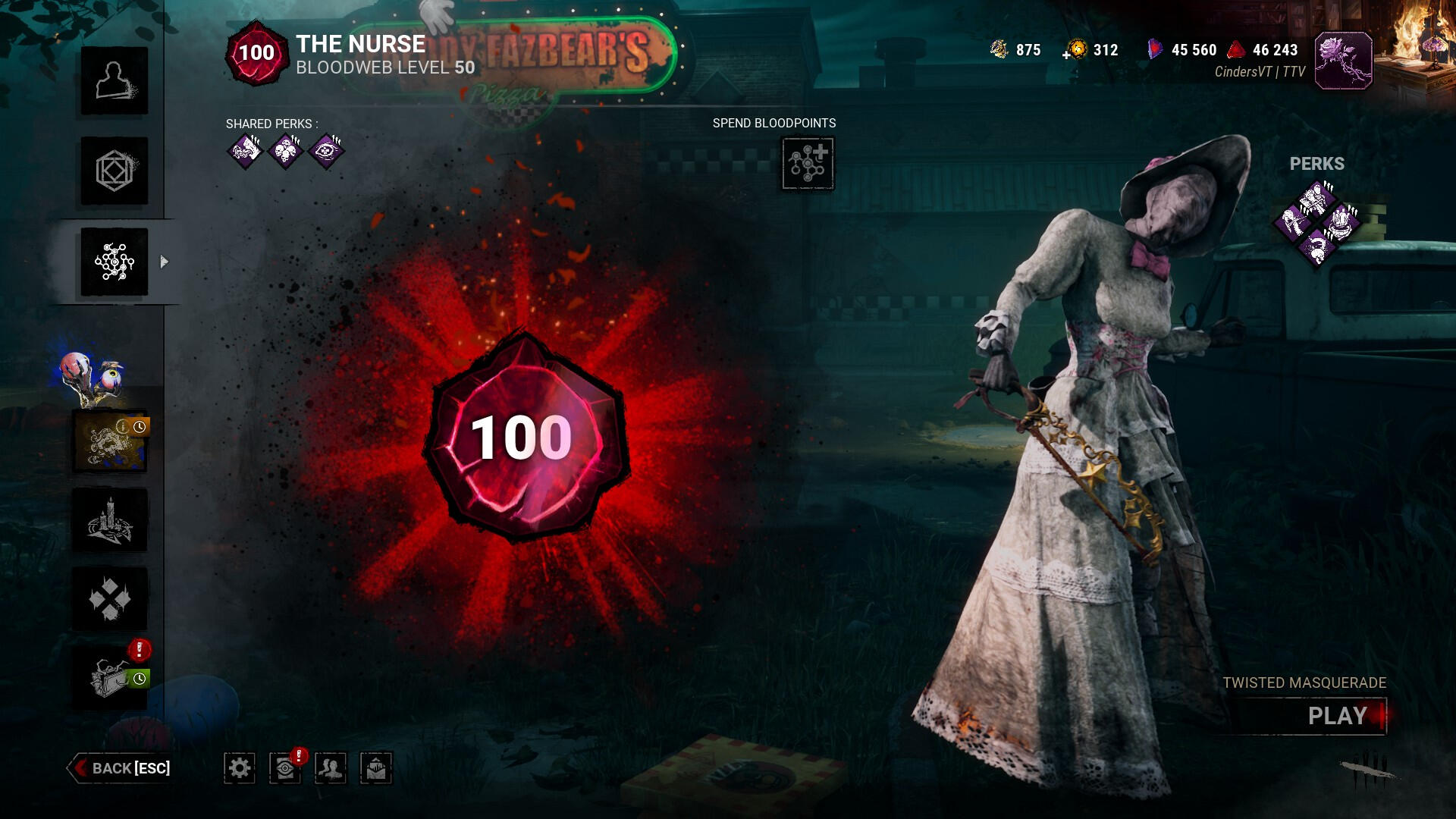Open the four-diamonds menu icon in sidebar

click(111, 599)
